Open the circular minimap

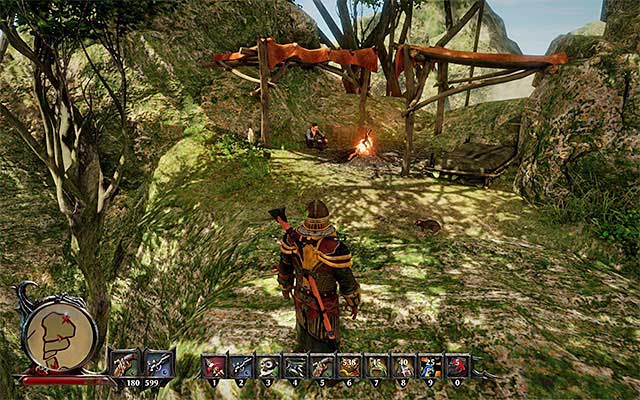pyautogui.click(x=59, y=337)
